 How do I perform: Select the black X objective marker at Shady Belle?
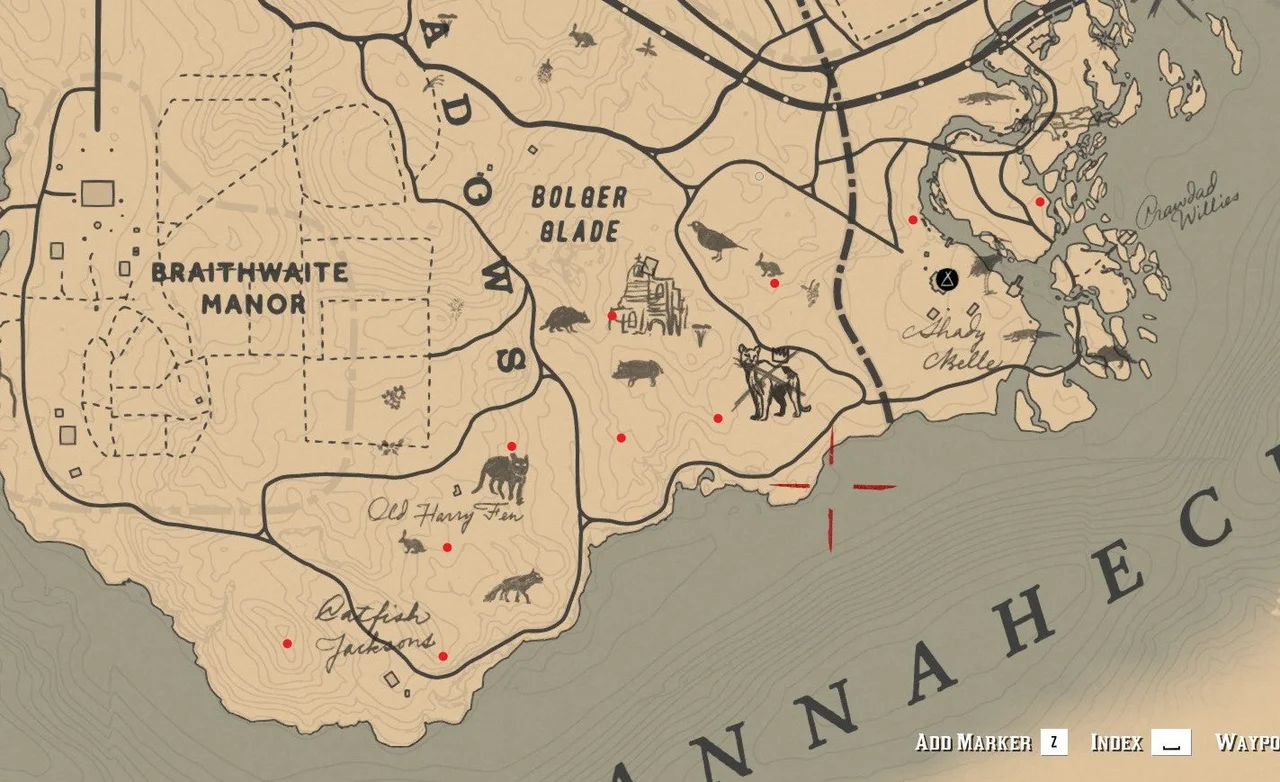click(949, 280)
